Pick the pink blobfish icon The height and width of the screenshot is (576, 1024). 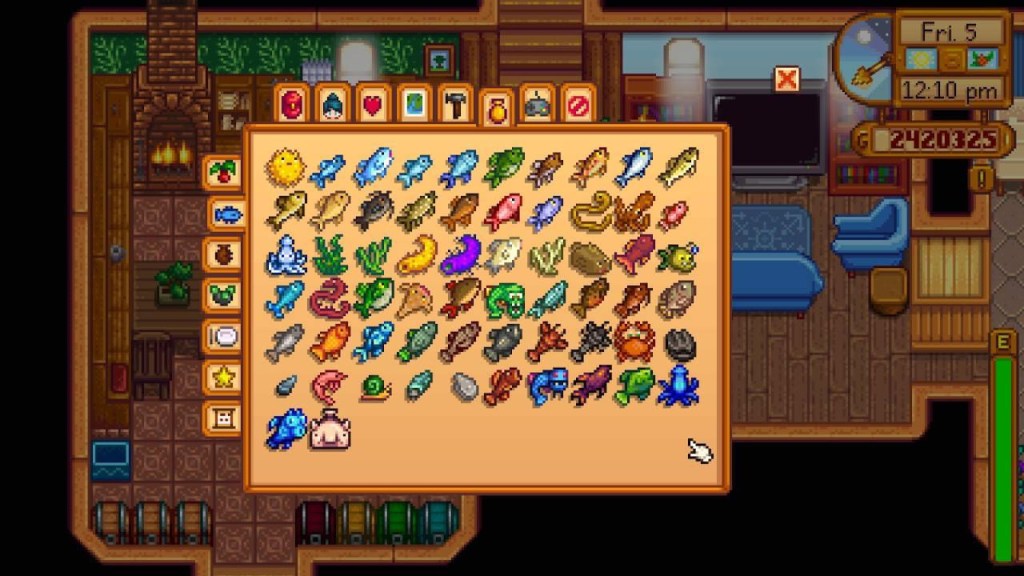(x=329, y=430)
